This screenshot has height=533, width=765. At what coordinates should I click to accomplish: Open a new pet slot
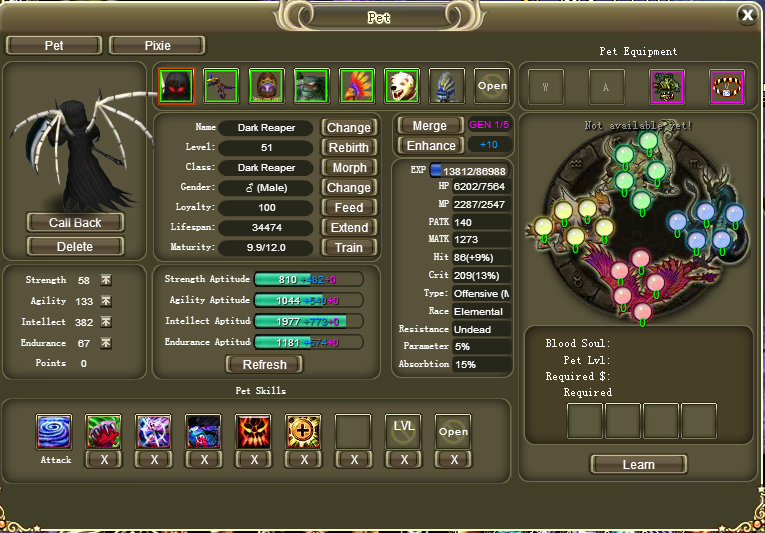492,86
